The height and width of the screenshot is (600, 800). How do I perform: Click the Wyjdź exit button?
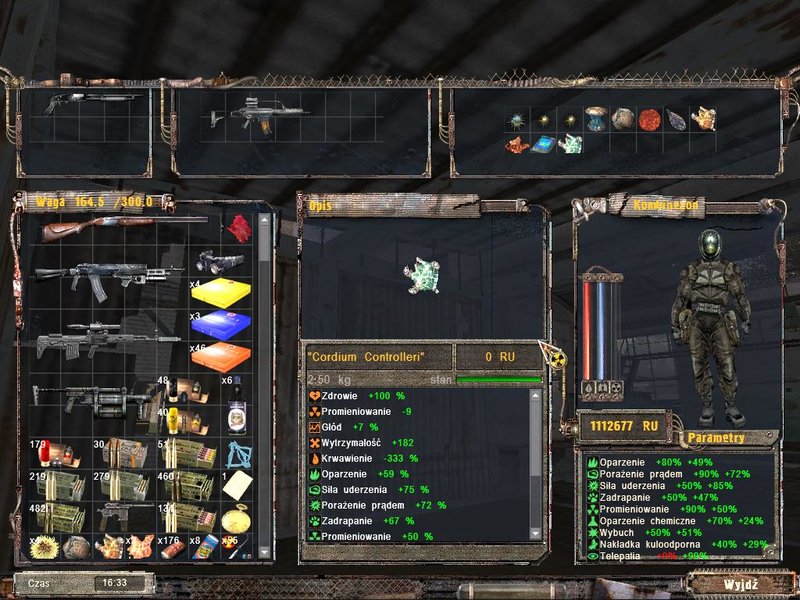pos(741,583)
